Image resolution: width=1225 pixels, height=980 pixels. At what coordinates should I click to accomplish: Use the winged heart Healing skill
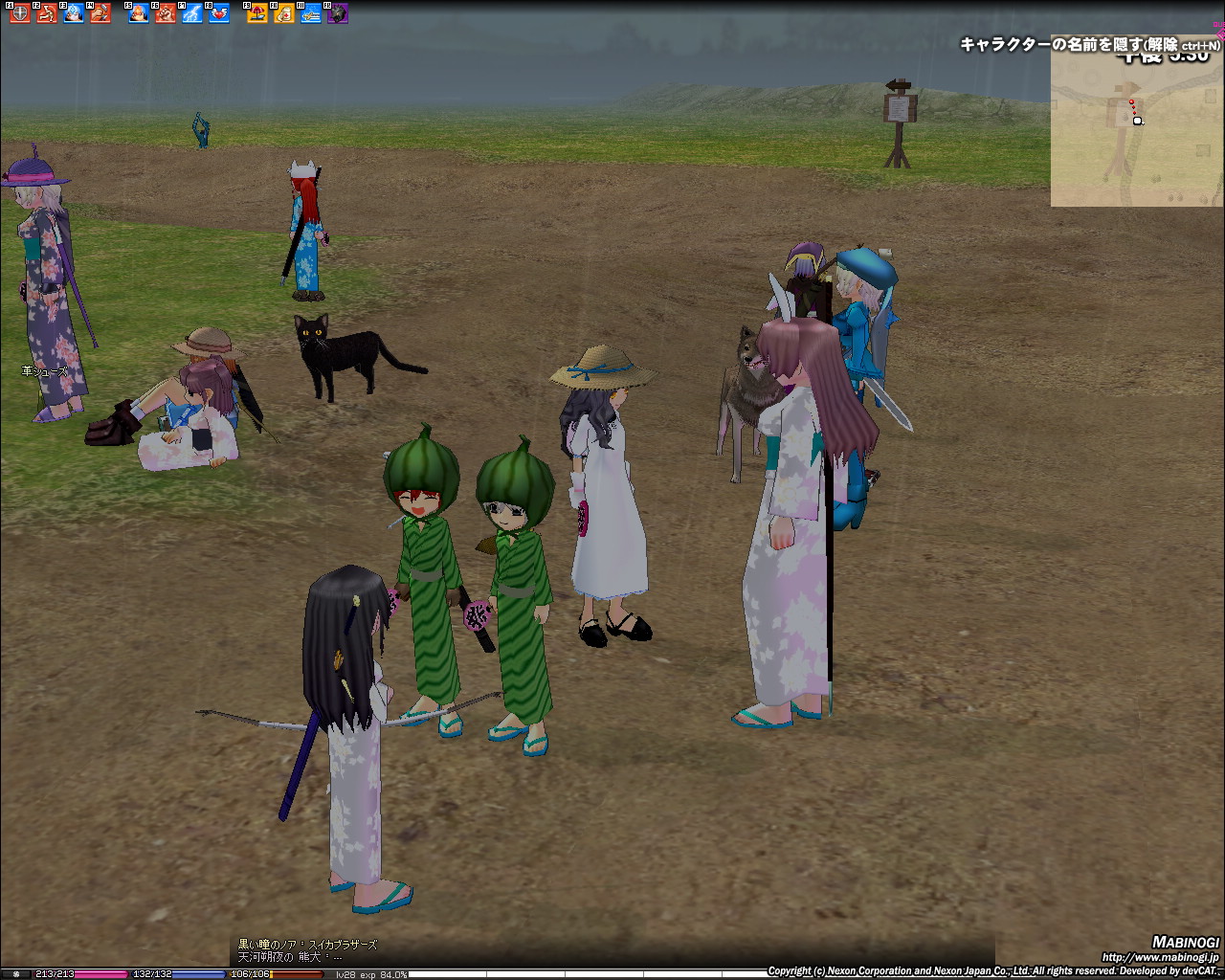click(219, 13)
